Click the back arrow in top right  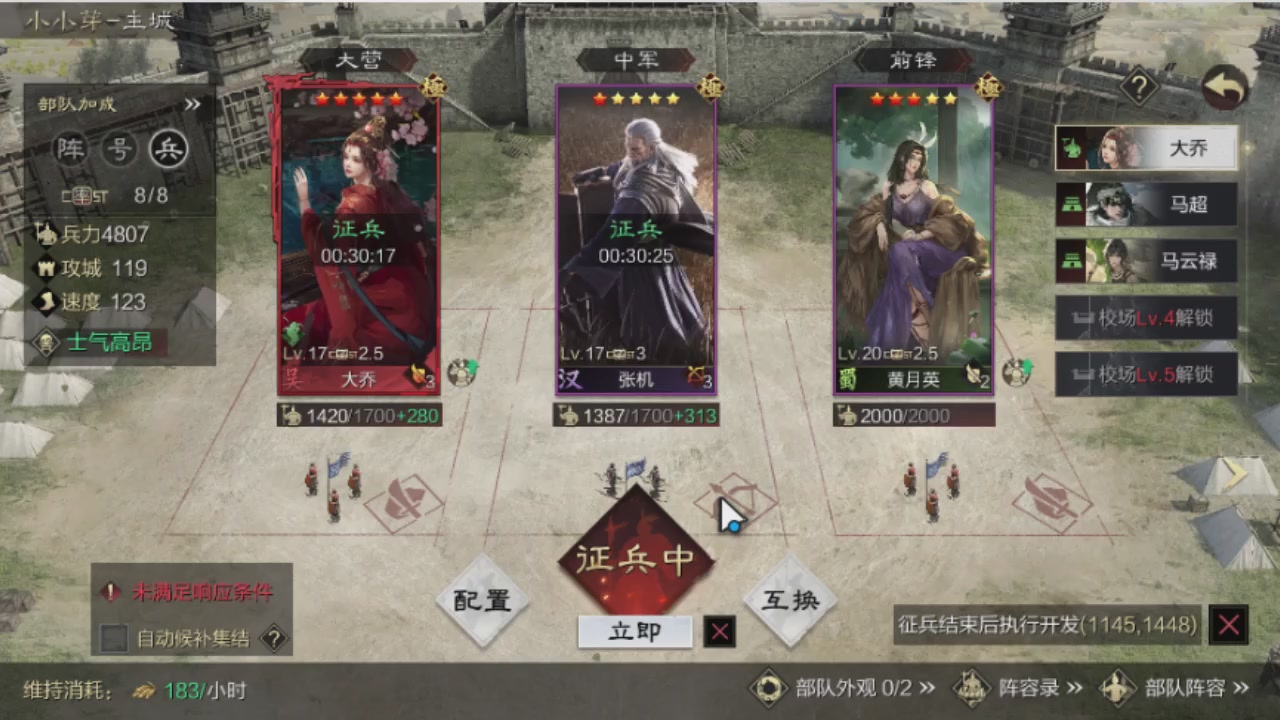pos(1225,88)
